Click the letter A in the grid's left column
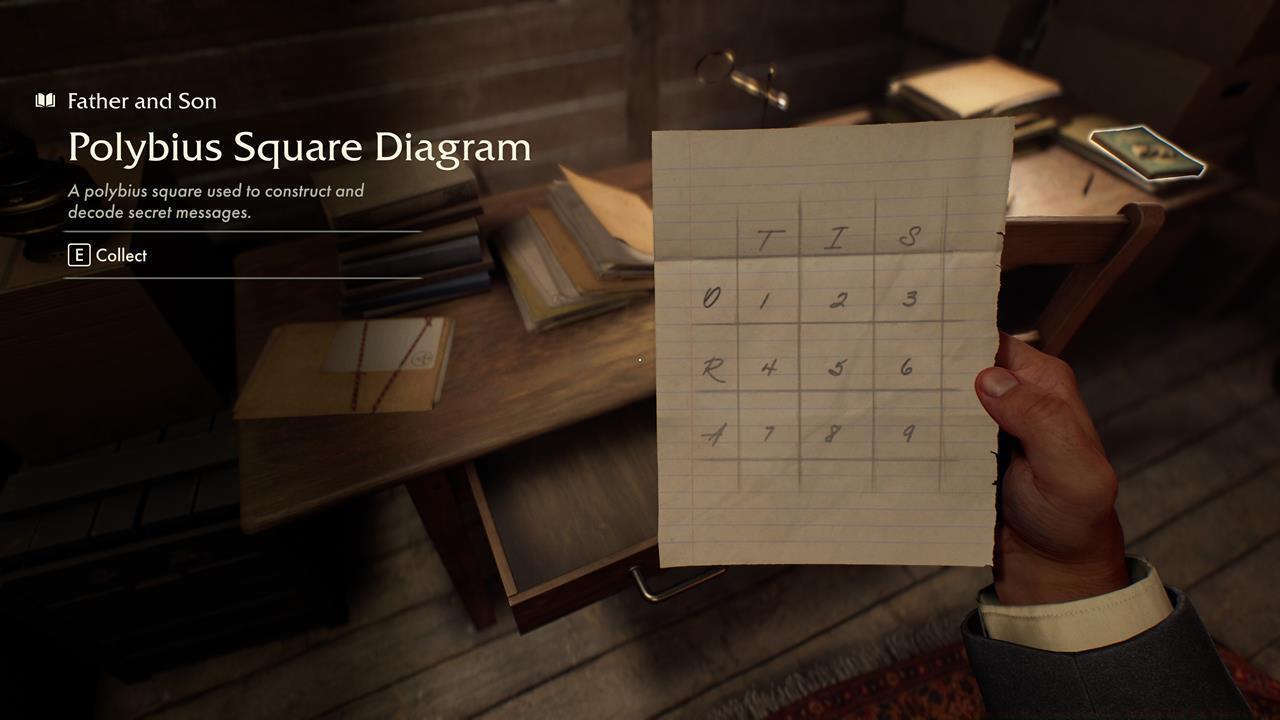This screenshot has width=1280, height=720. click(x=715, y=434)
